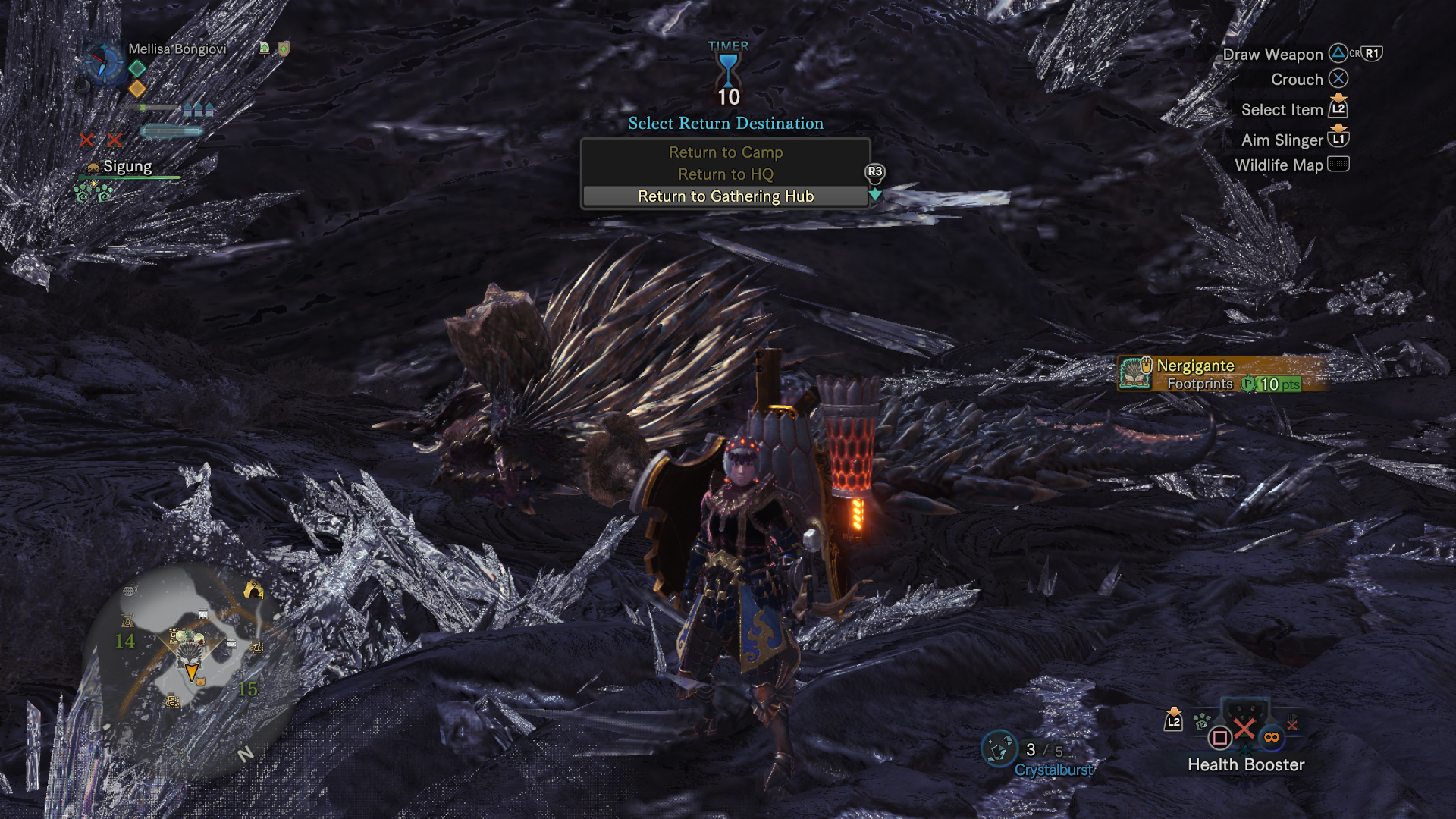Click Mellisa Bongiovi player nameplate

click(177, 49)
